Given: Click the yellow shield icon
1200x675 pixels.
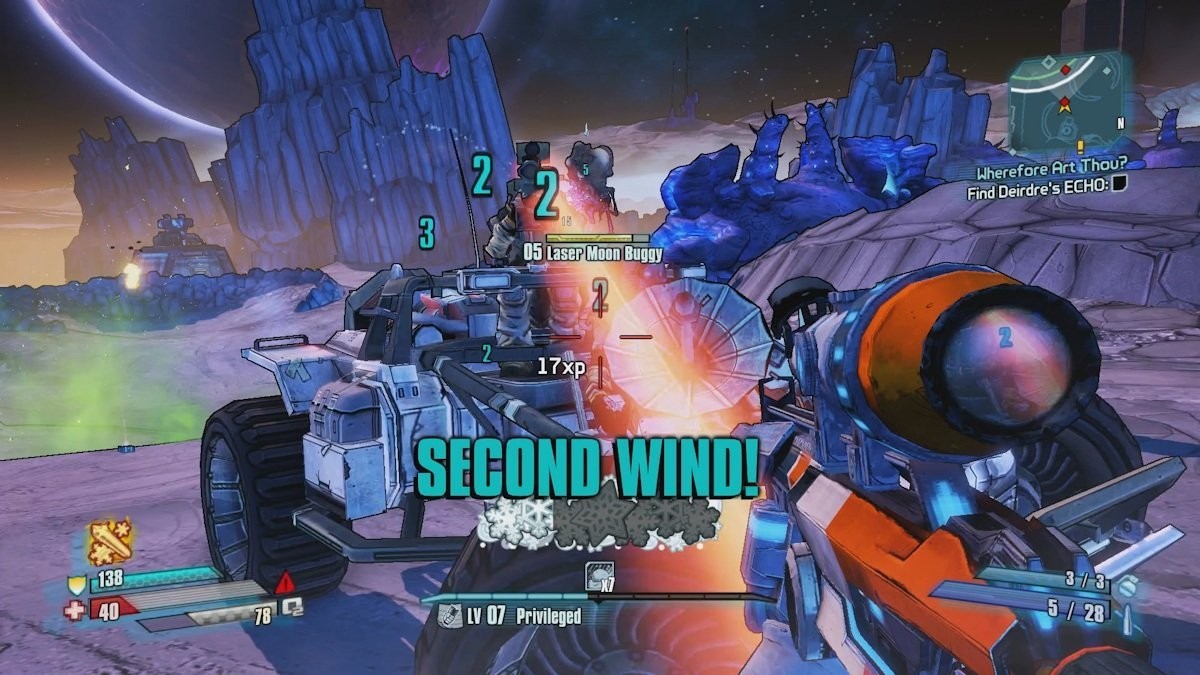Looking at the screenshot, I should 75,585.
